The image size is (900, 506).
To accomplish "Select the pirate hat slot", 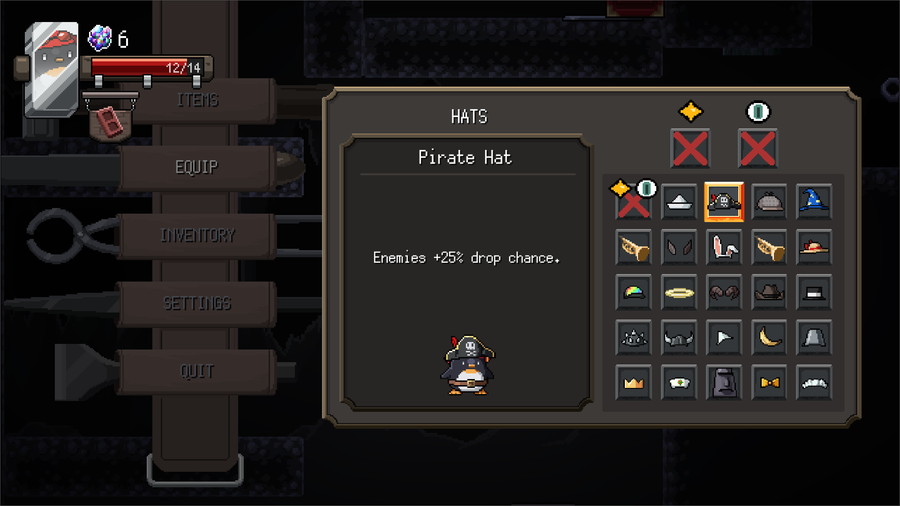I will pyautogui.click(x=724, y=202).
